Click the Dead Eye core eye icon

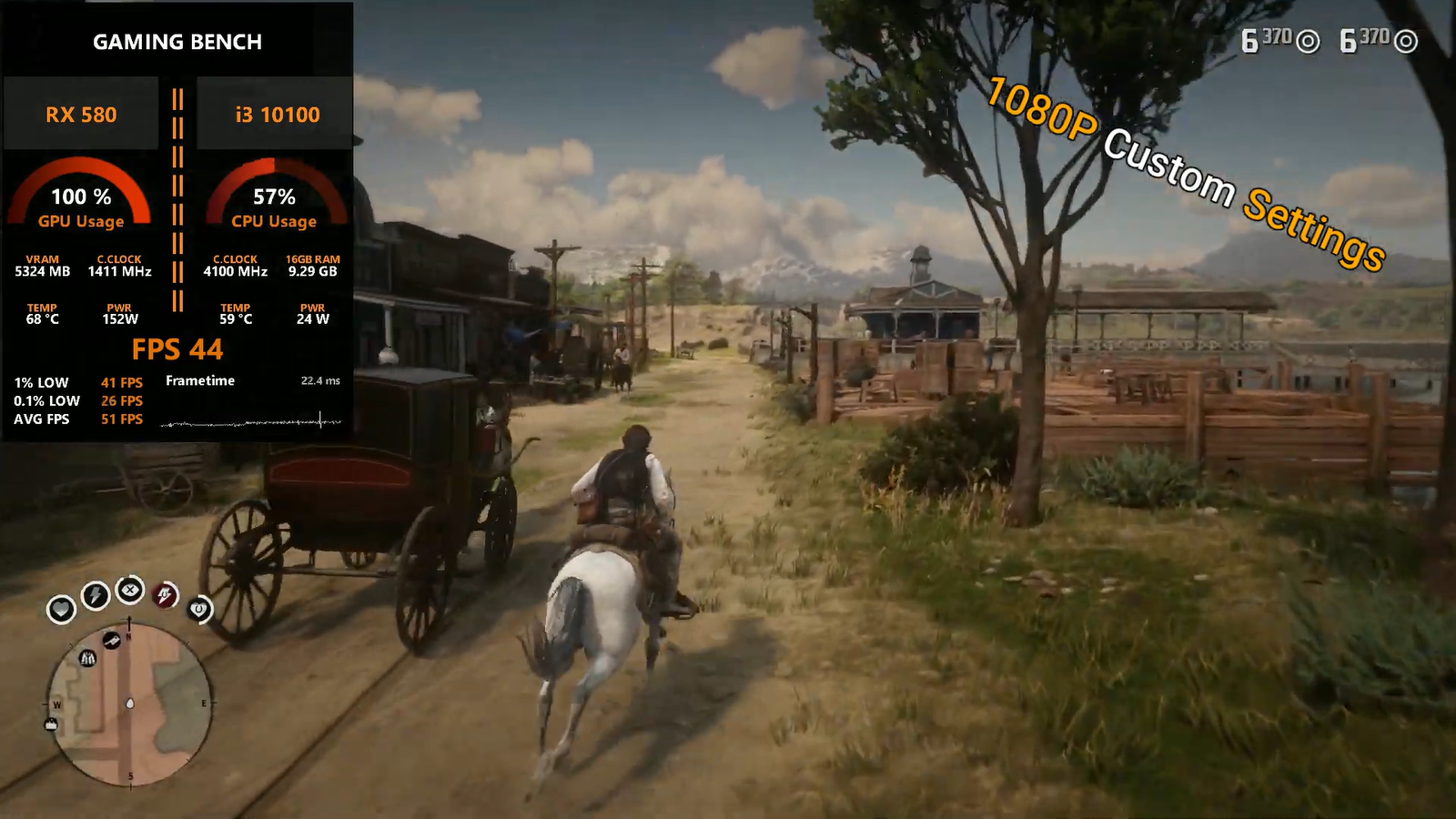coord(130,590)
